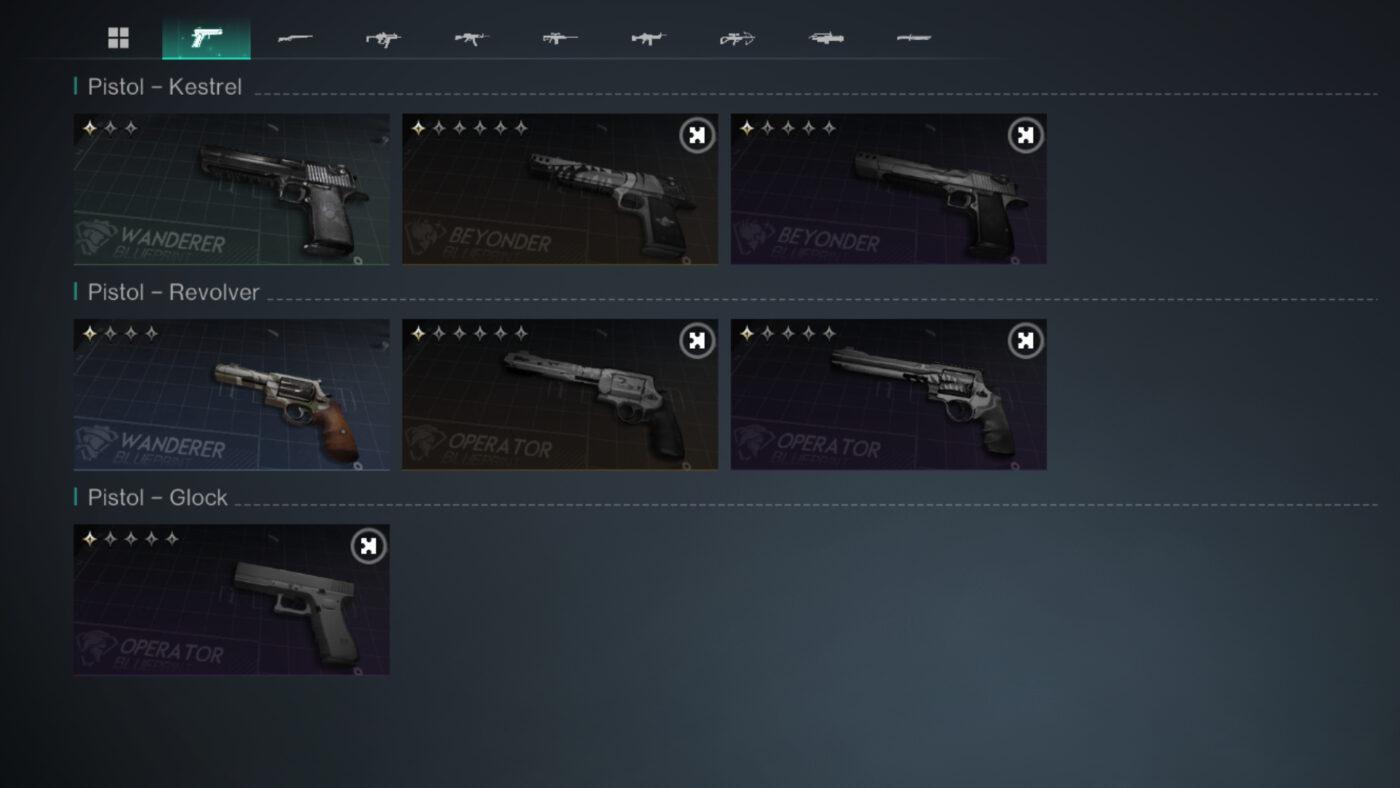Click the puzzle button on middle Operator Revolver
1400x788 pixels.
tap(695, 340)
